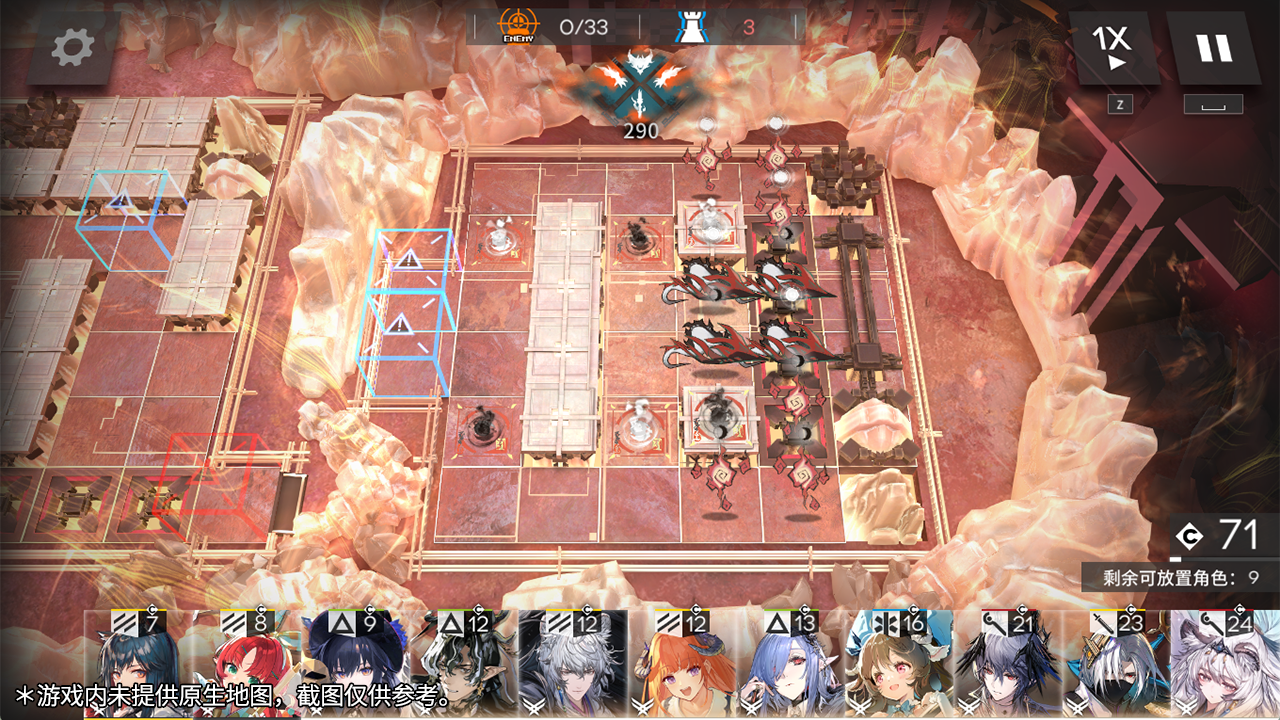The image size is (1280, 720).
Task: Select the cost 7 dark-haired operator card
Action: [x=138, y=665]
